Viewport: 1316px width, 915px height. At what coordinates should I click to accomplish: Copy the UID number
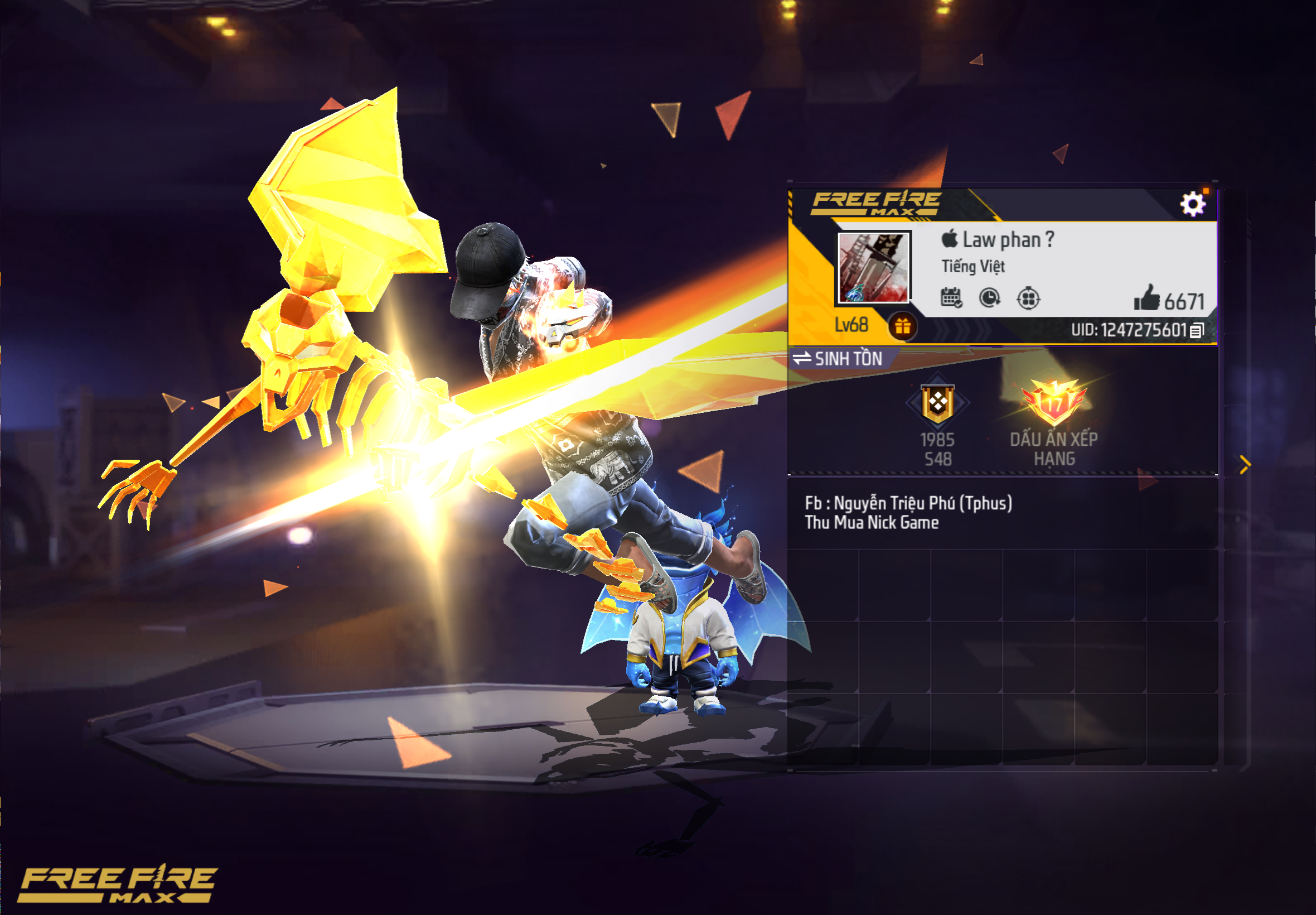(x=1197, y=330)
